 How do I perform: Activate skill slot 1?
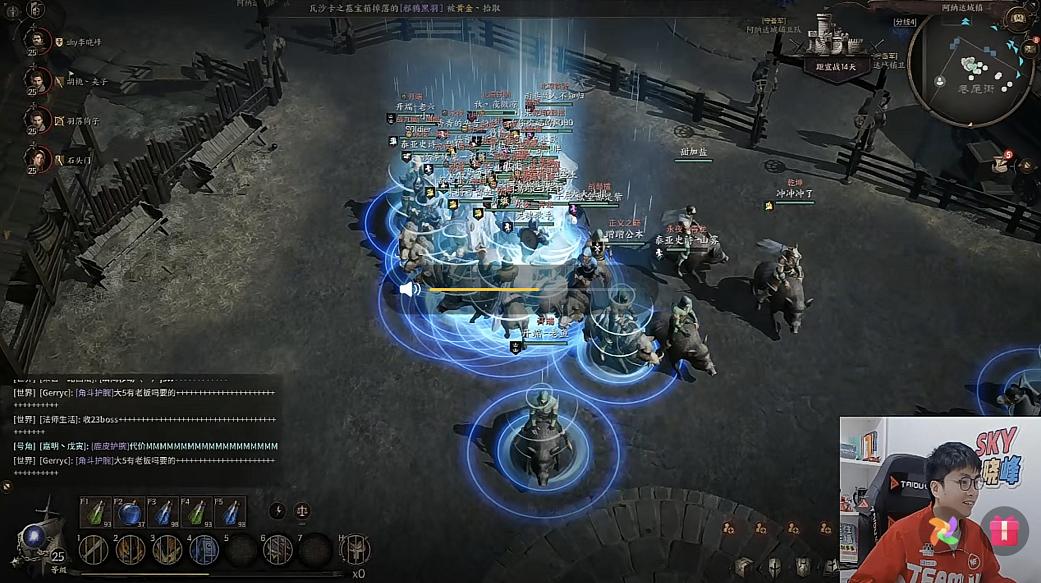(x=93, y=549)
